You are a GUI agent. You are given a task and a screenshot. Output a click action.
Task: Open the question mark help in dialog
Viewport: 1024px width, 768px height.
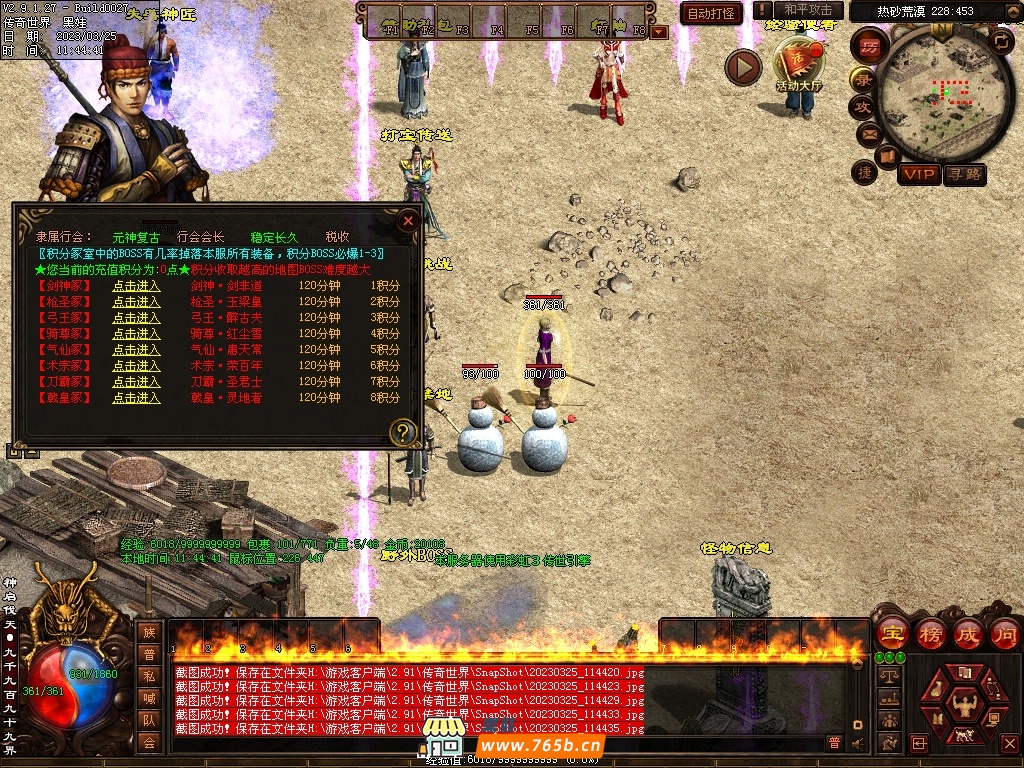pos(403,432)
